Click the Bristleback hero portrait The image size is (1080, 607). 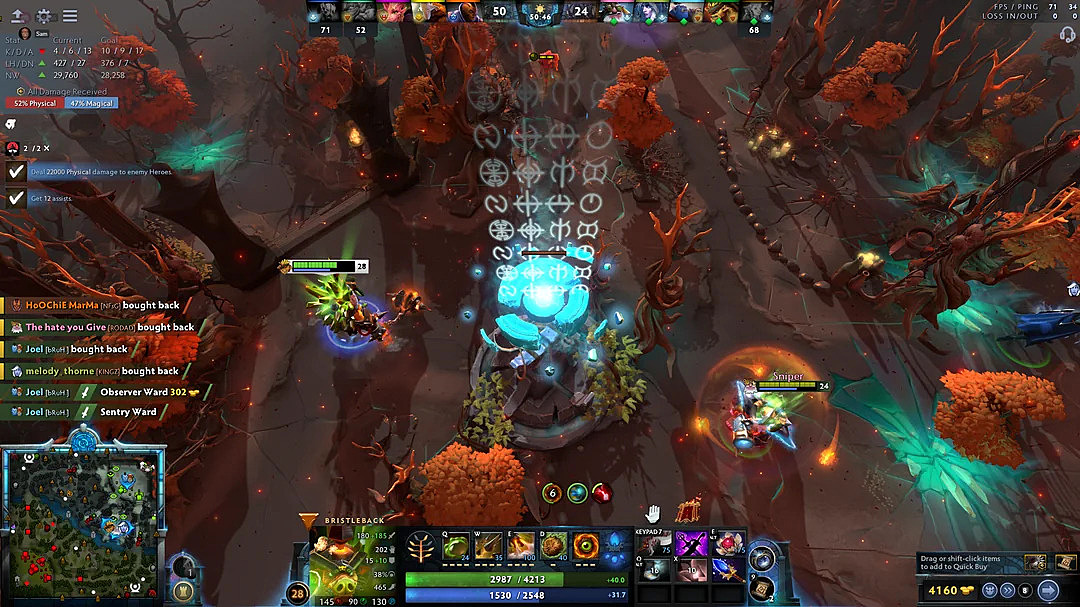click(334, 561)
